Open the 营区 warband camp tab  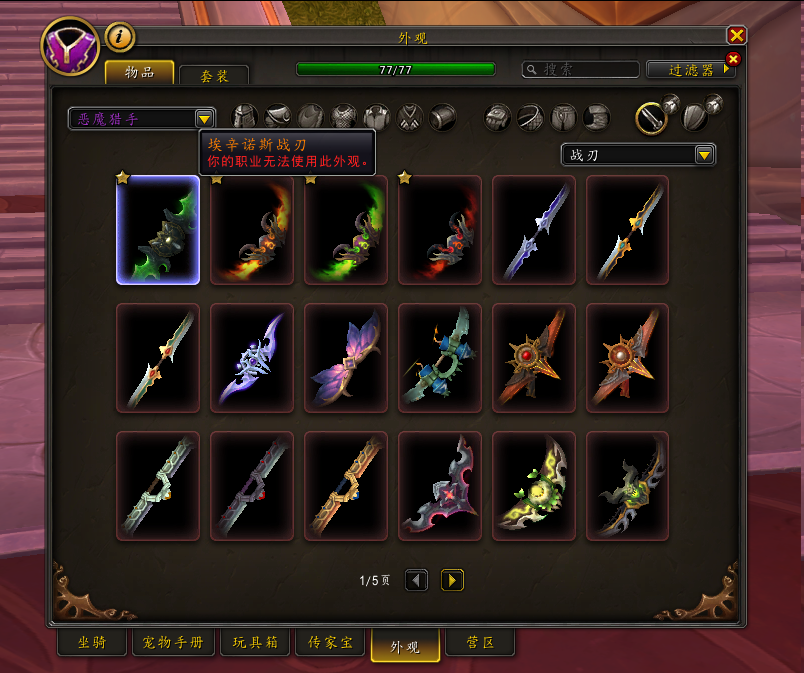click(480, 643)
